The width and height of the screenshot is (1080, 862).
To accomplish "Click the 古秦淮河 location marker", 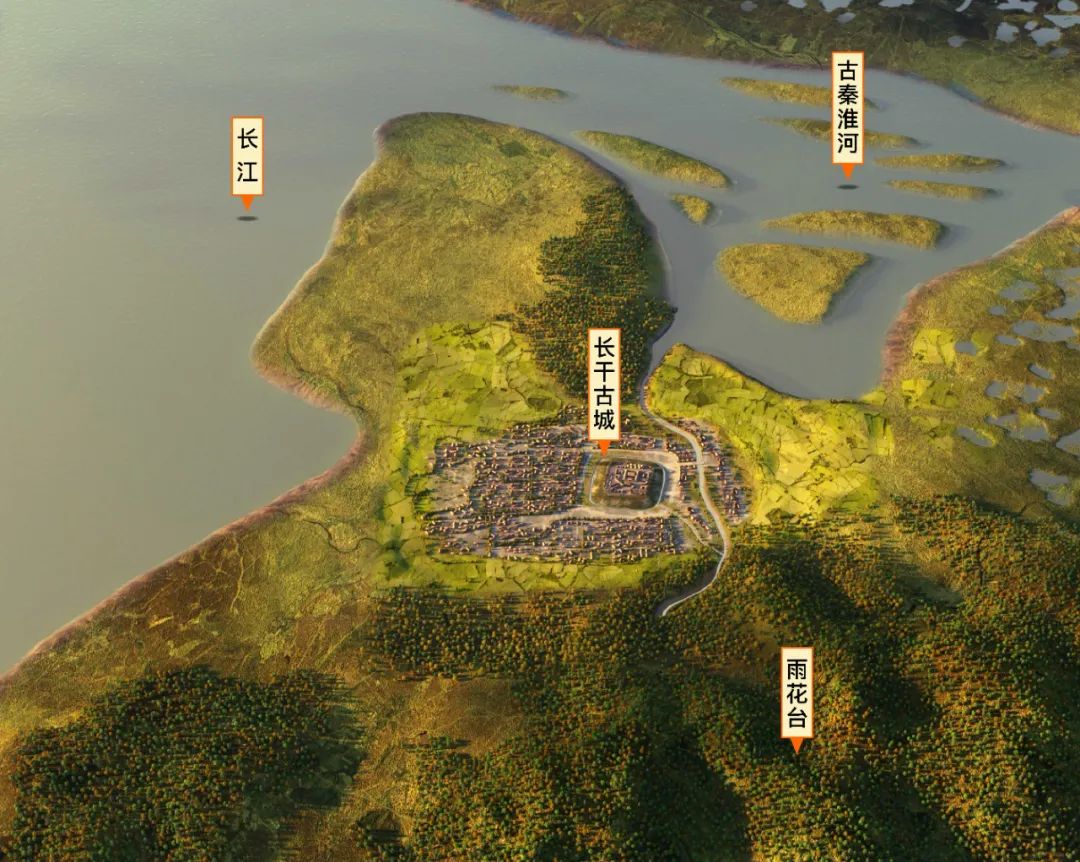I will pos(848,108).
